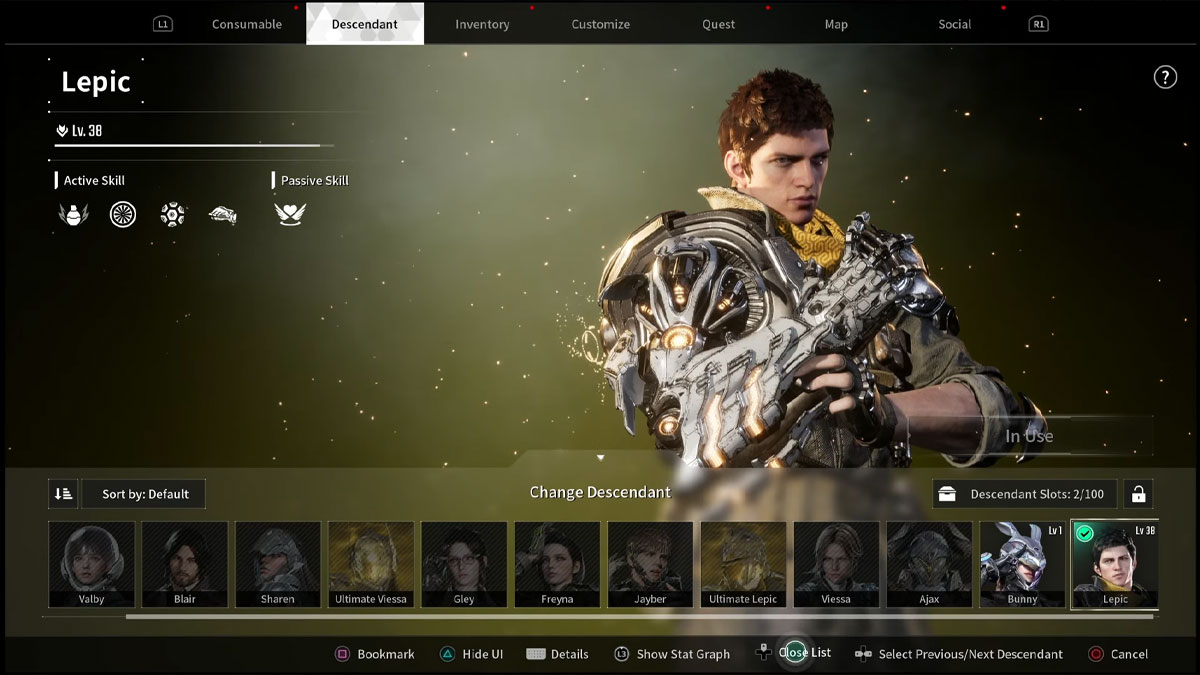
Task: Click the Descendant Slots 2/100 button
Action: tap(1025, 494)
